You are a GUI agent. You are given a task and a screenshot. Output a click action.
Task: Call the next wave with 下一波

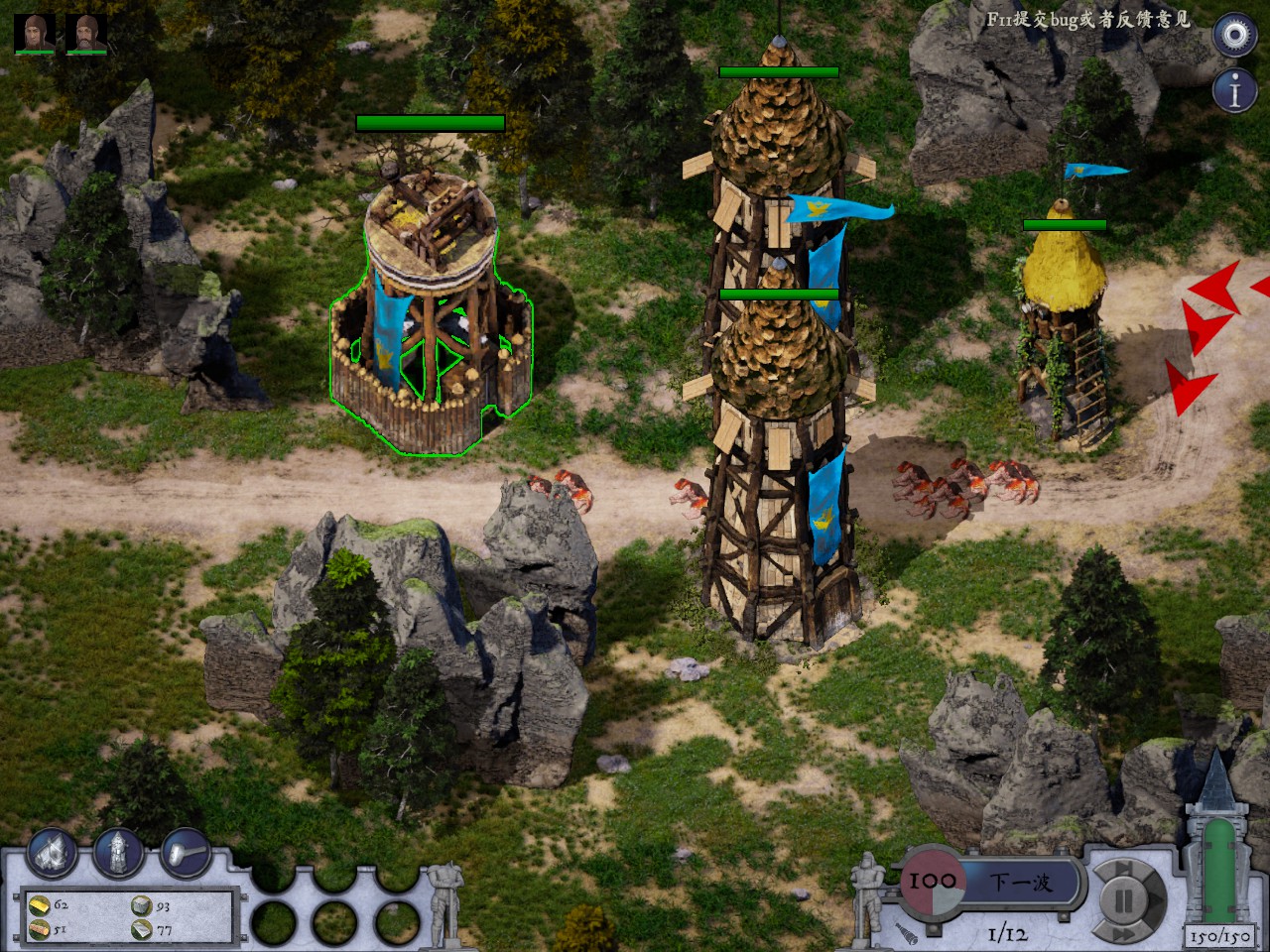[x=1021, y=882]
